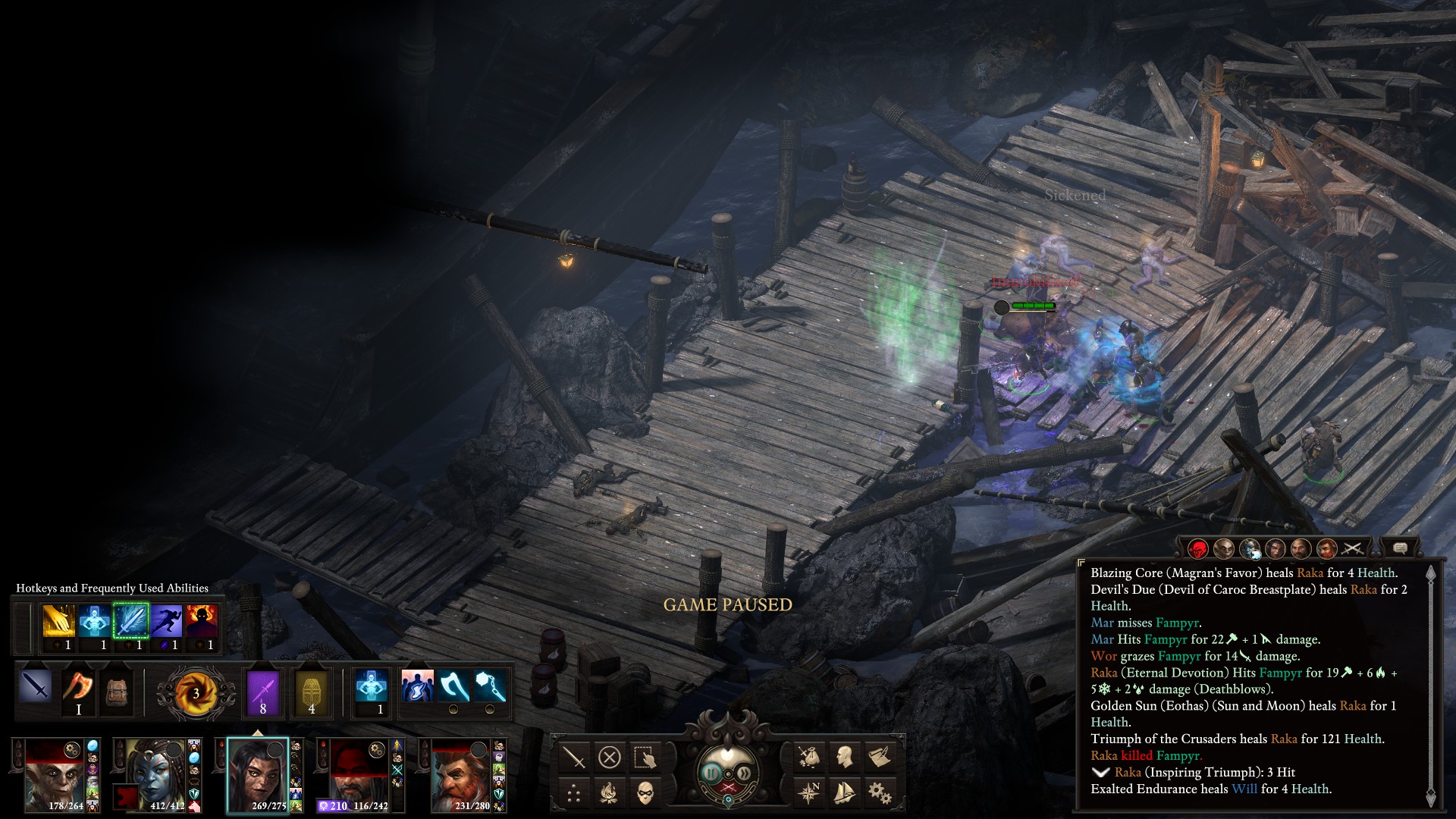Viewport: 1456px width, 819px height.
Task: Activate the glowing axe modal ability
Action: [453, 686]
